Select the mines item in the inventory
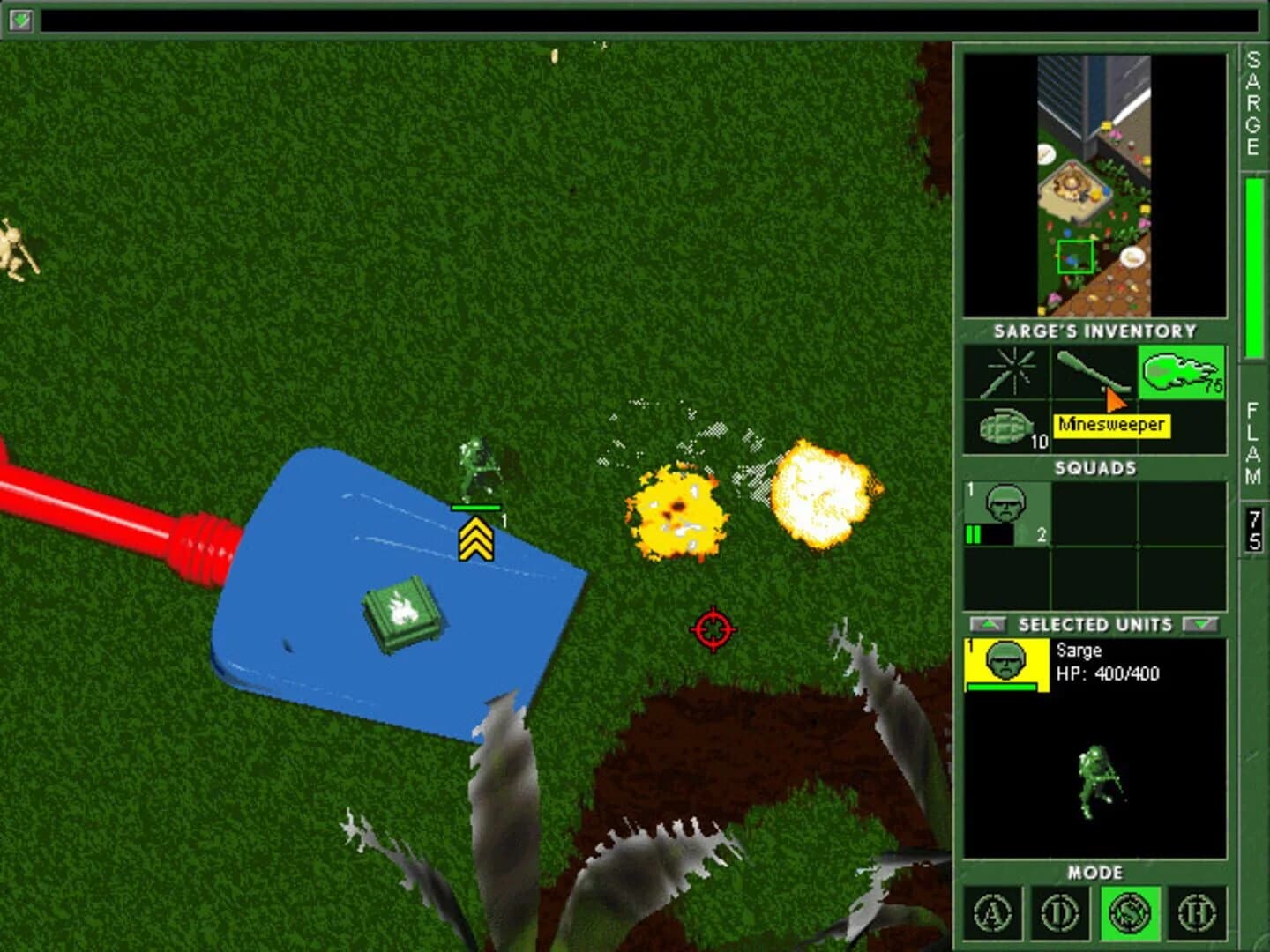1270x952 pixels. tap(1005, 371)
